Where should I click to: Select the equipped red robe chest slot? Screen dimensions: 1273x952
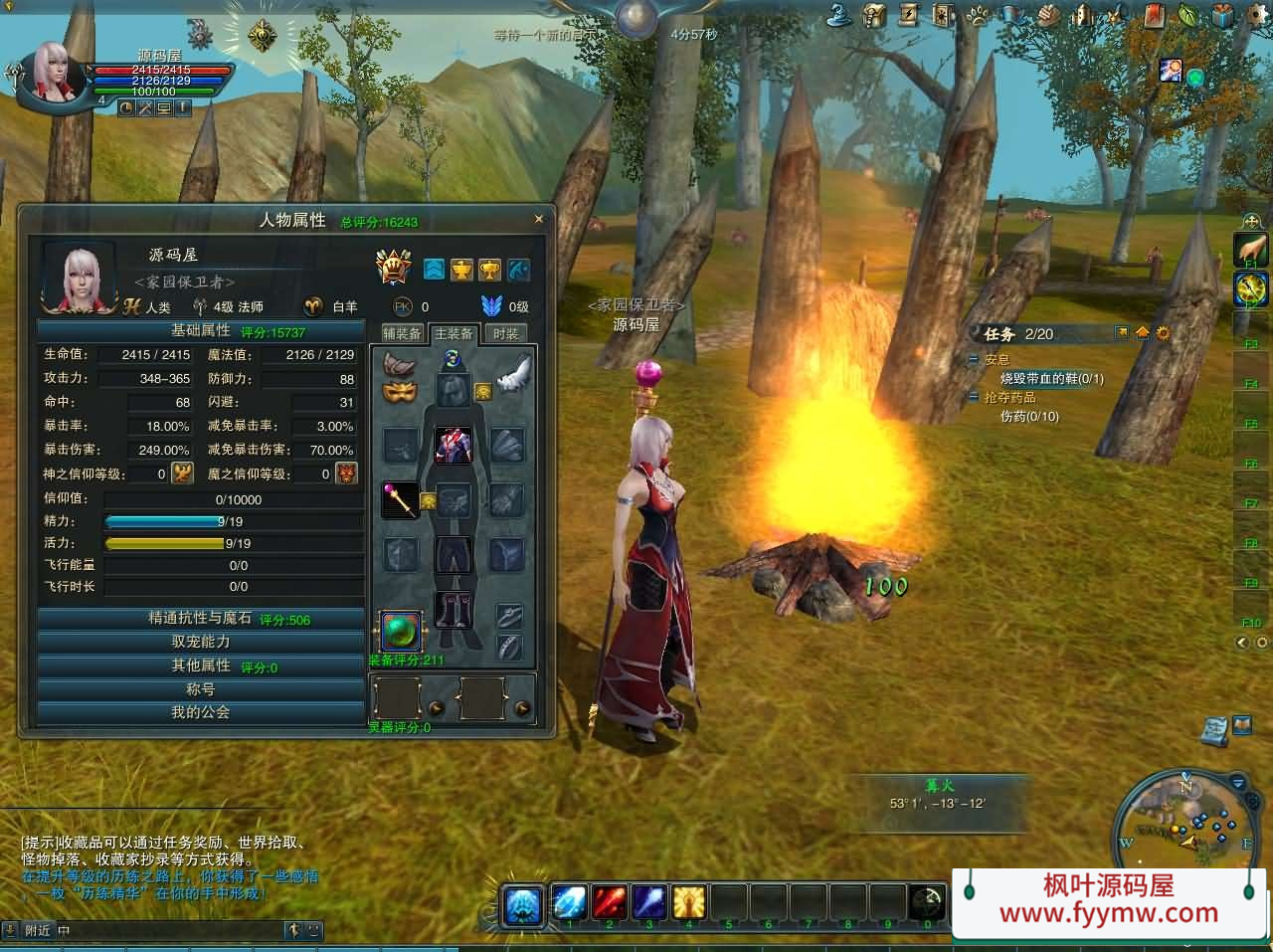pos(454,446)
